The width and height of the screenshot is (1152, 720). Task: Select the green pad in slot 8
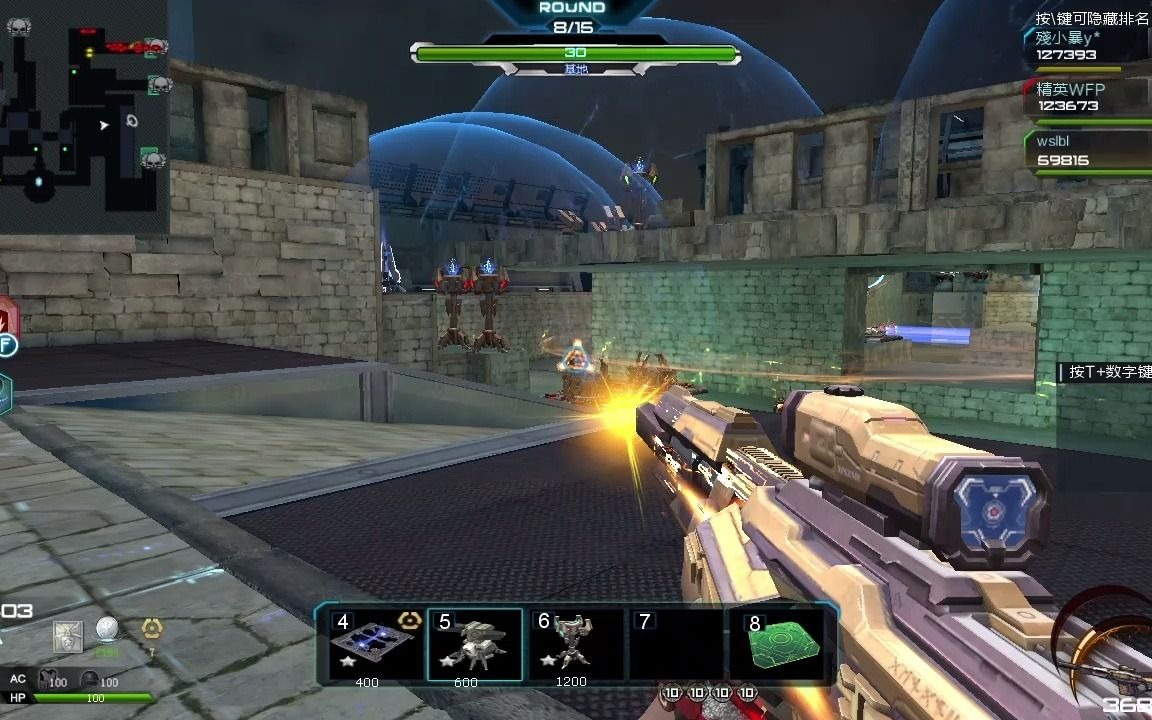pyautogui.click(x=787, y=643)
